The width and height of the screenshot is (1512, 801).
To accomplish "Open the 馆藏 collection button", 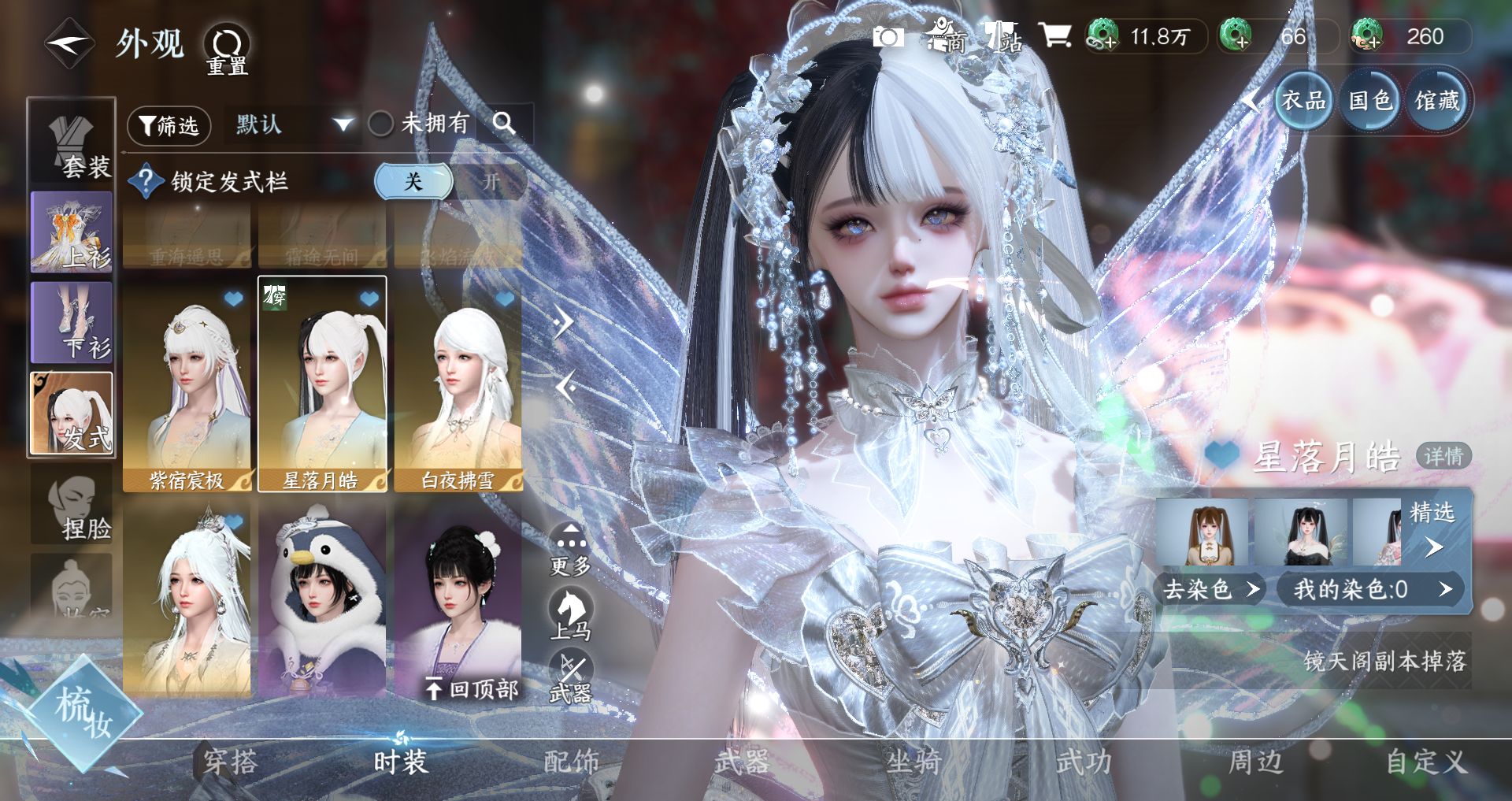I will coord(1437,101).
